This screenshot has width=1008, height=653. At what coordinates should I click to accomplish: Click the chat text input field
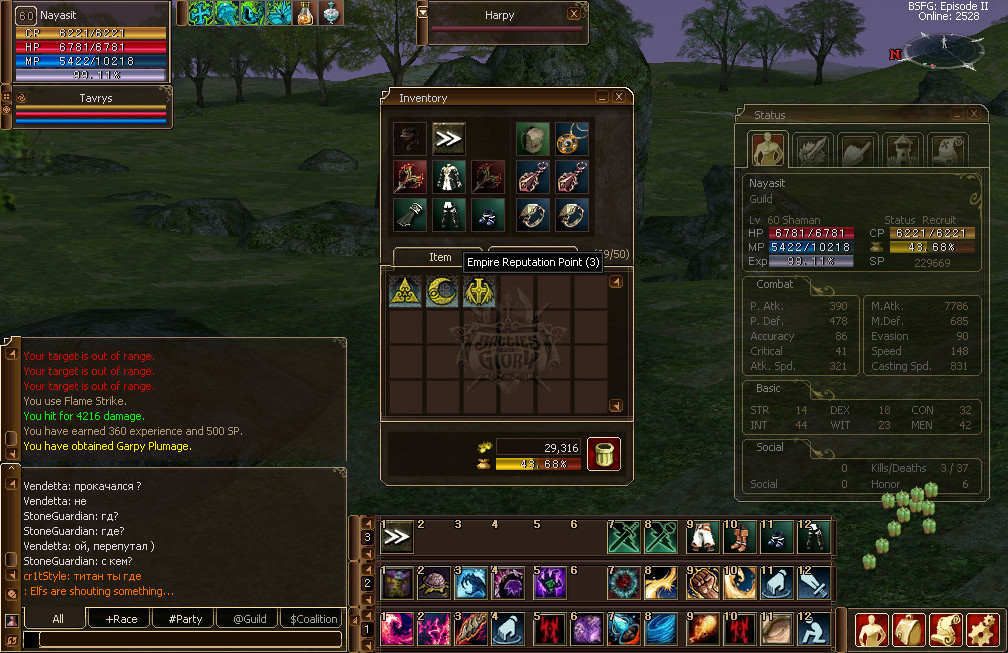[x=180, y=639]
